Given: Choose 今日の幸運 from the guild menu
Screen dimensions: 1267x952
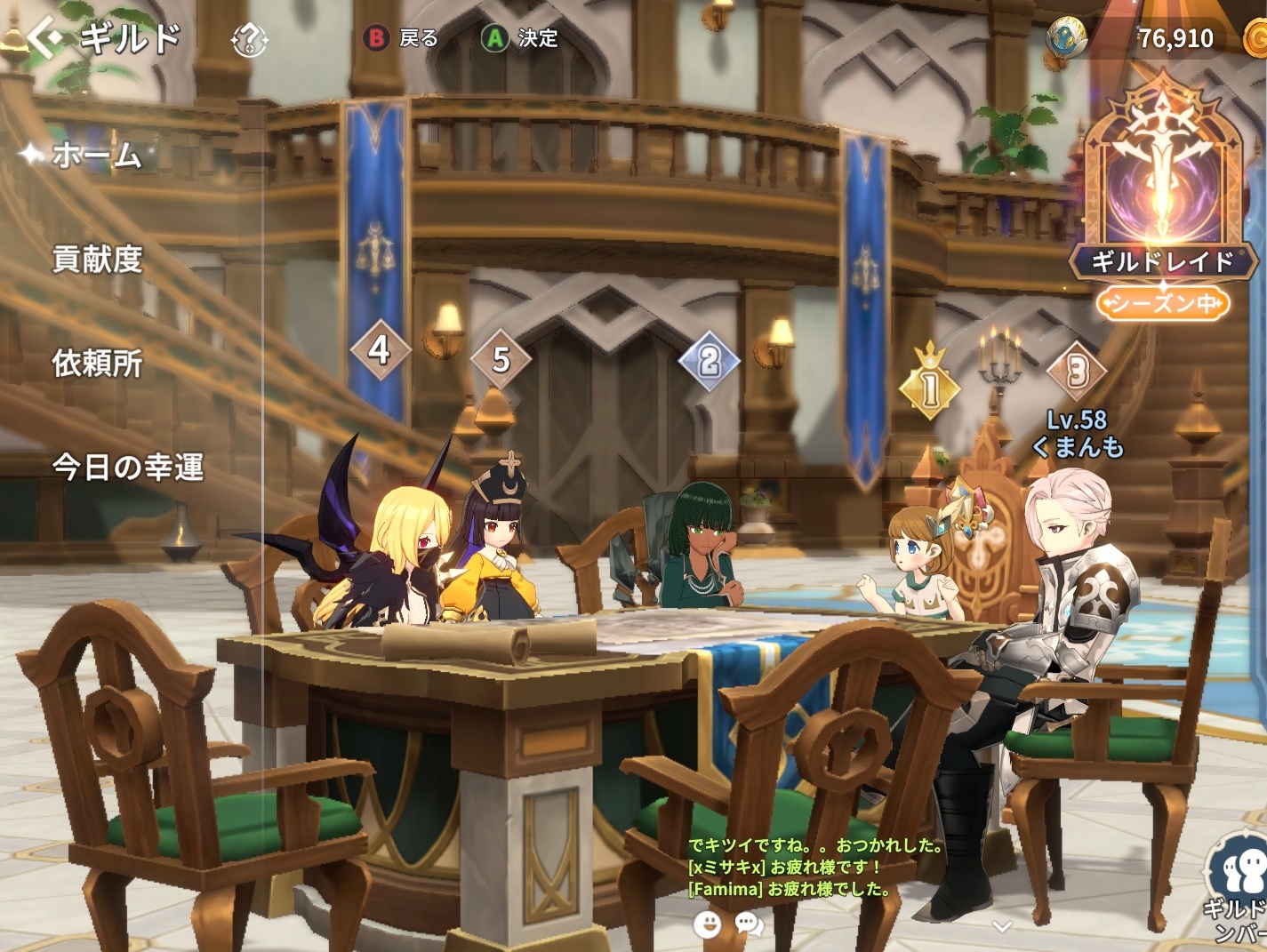Looking at the screenshot, I should pos(128,467).
